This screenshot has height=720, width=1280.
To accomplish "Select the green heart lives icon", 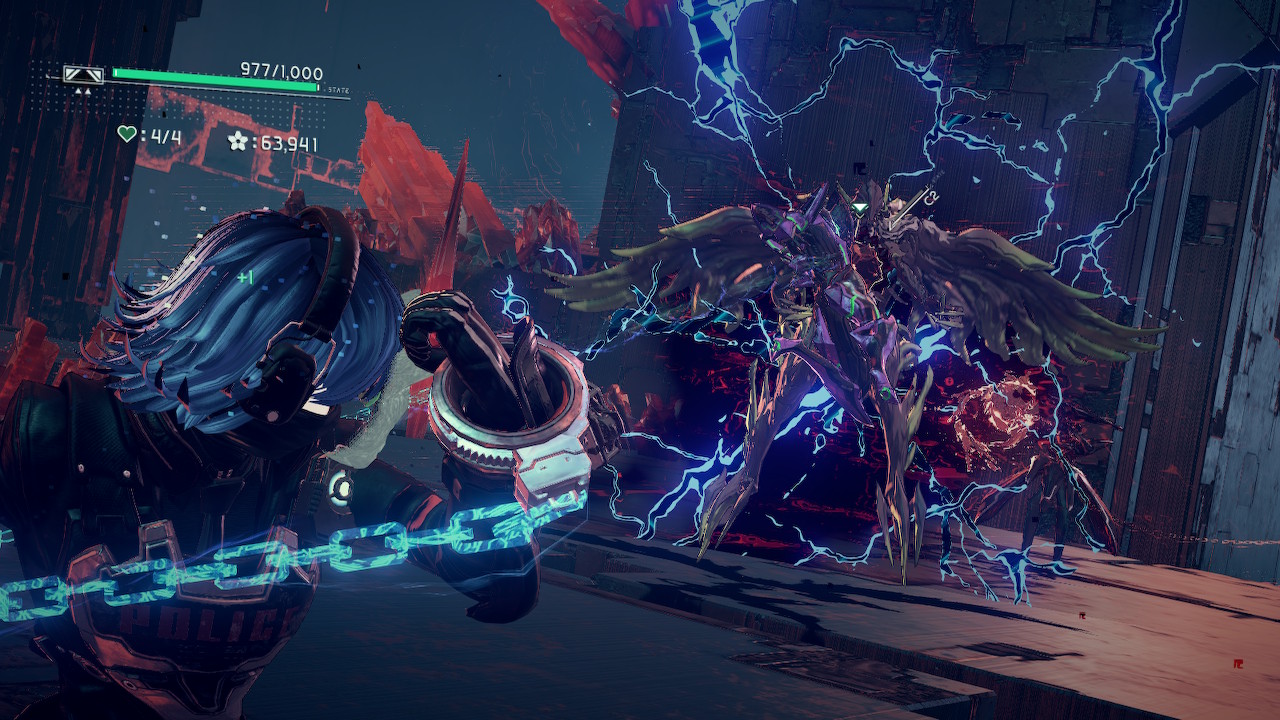I will 126,134.
